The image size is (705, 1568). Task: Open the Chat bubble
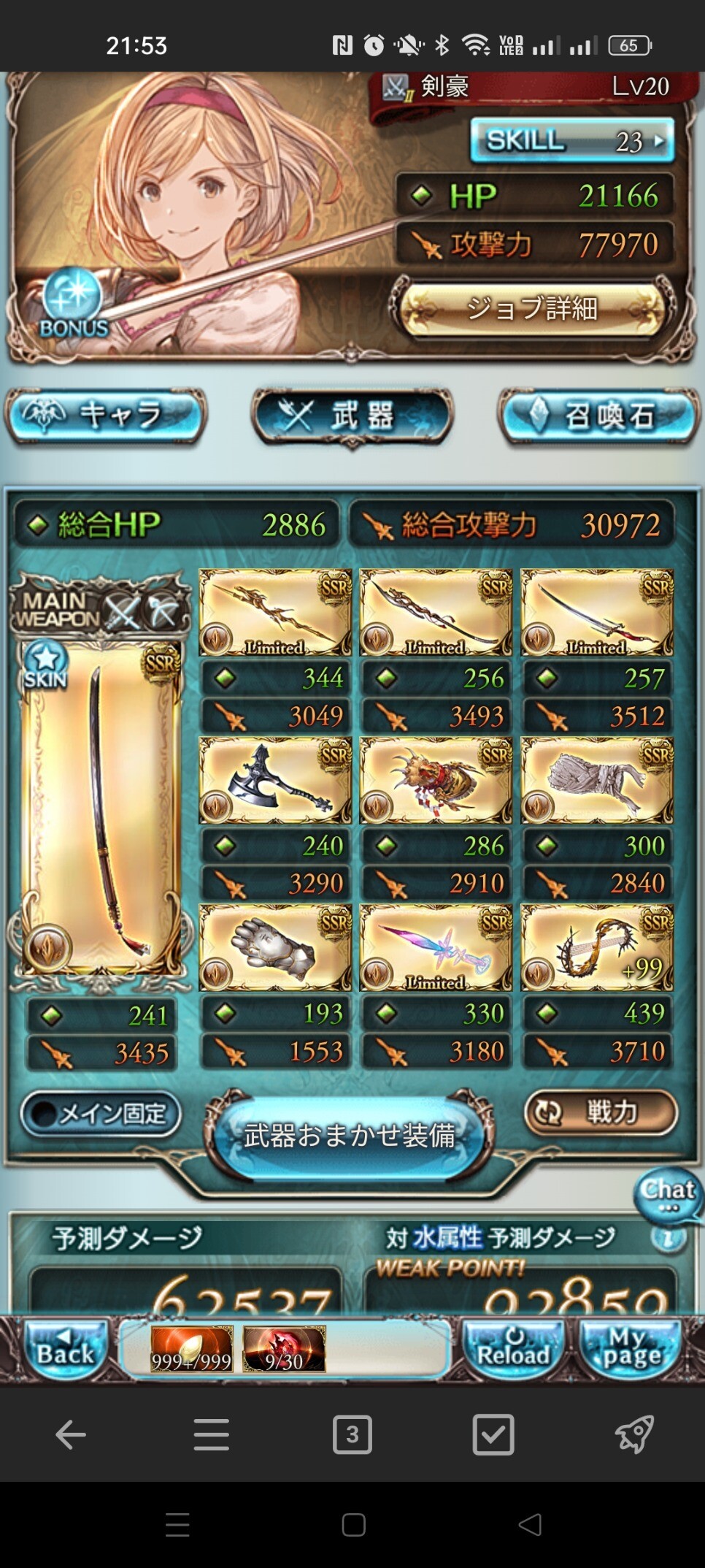pyautogui.click(x=667, y=1193)
